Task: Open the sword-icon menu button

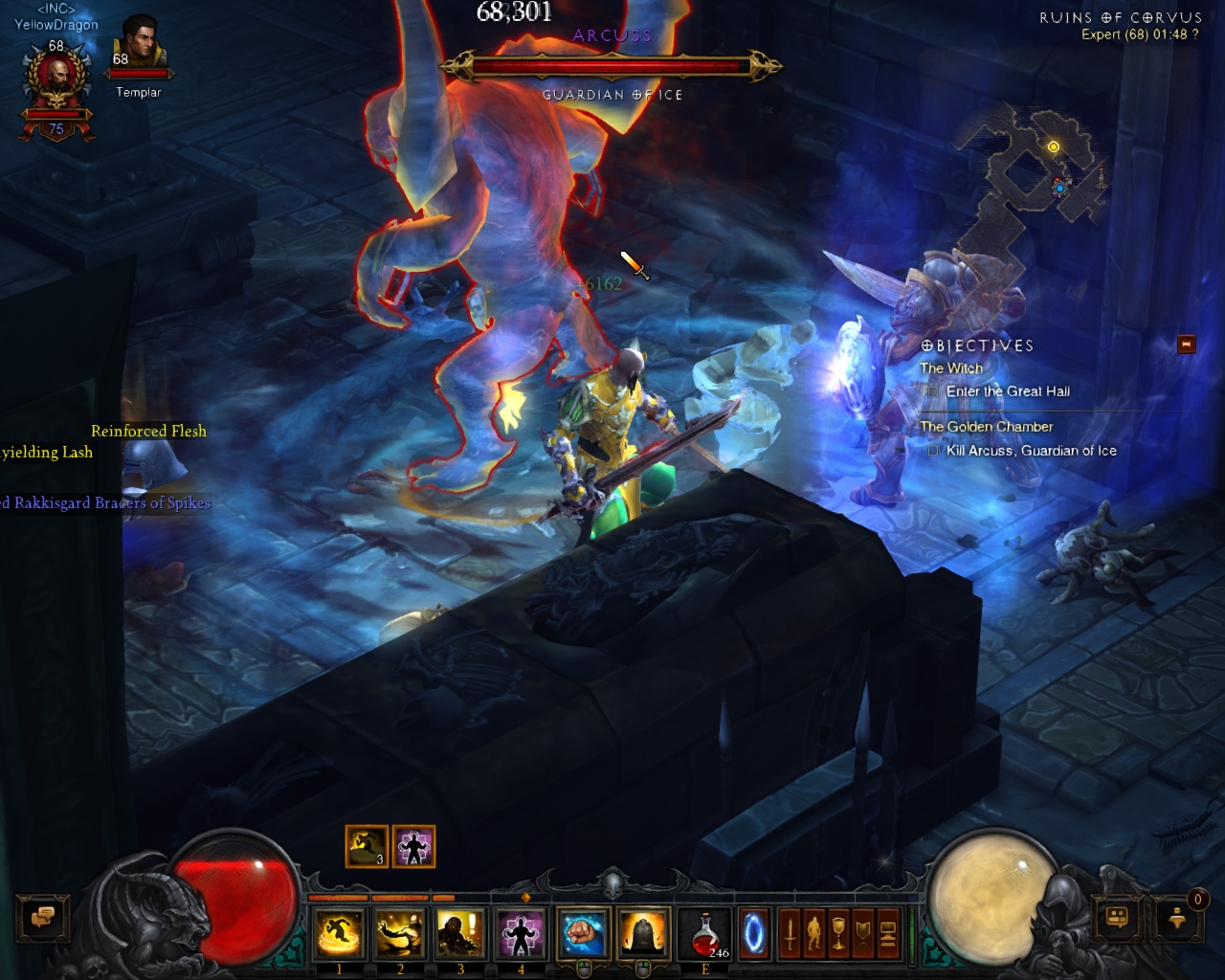Action: (x=790, y=933)
